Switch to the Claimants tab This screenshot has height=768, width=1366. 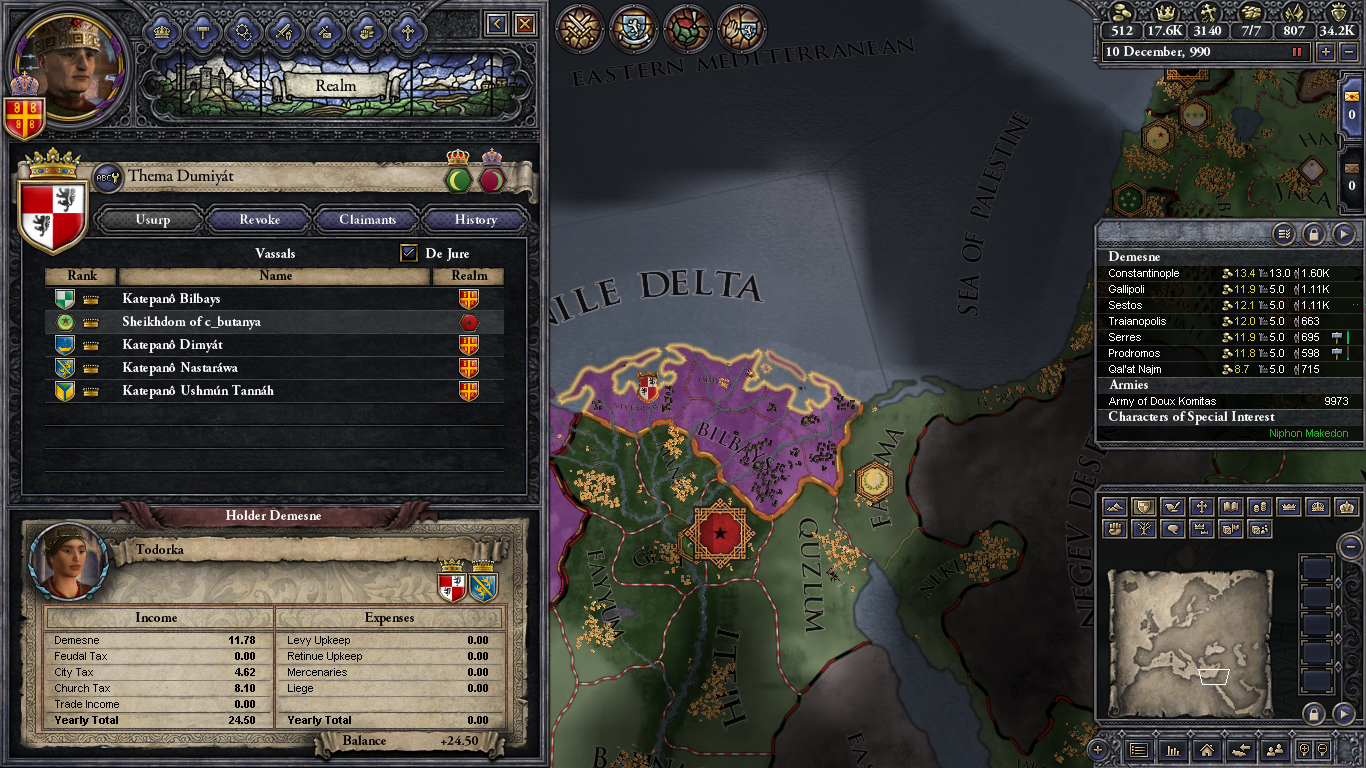coord(367,219)
